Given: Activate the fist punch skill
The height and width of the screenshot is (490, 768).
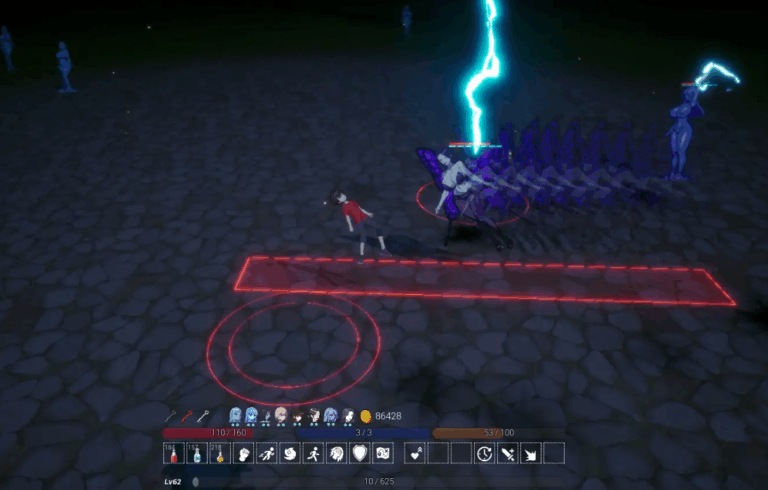Looking at the screenshot, I should (x=242, y=454).
